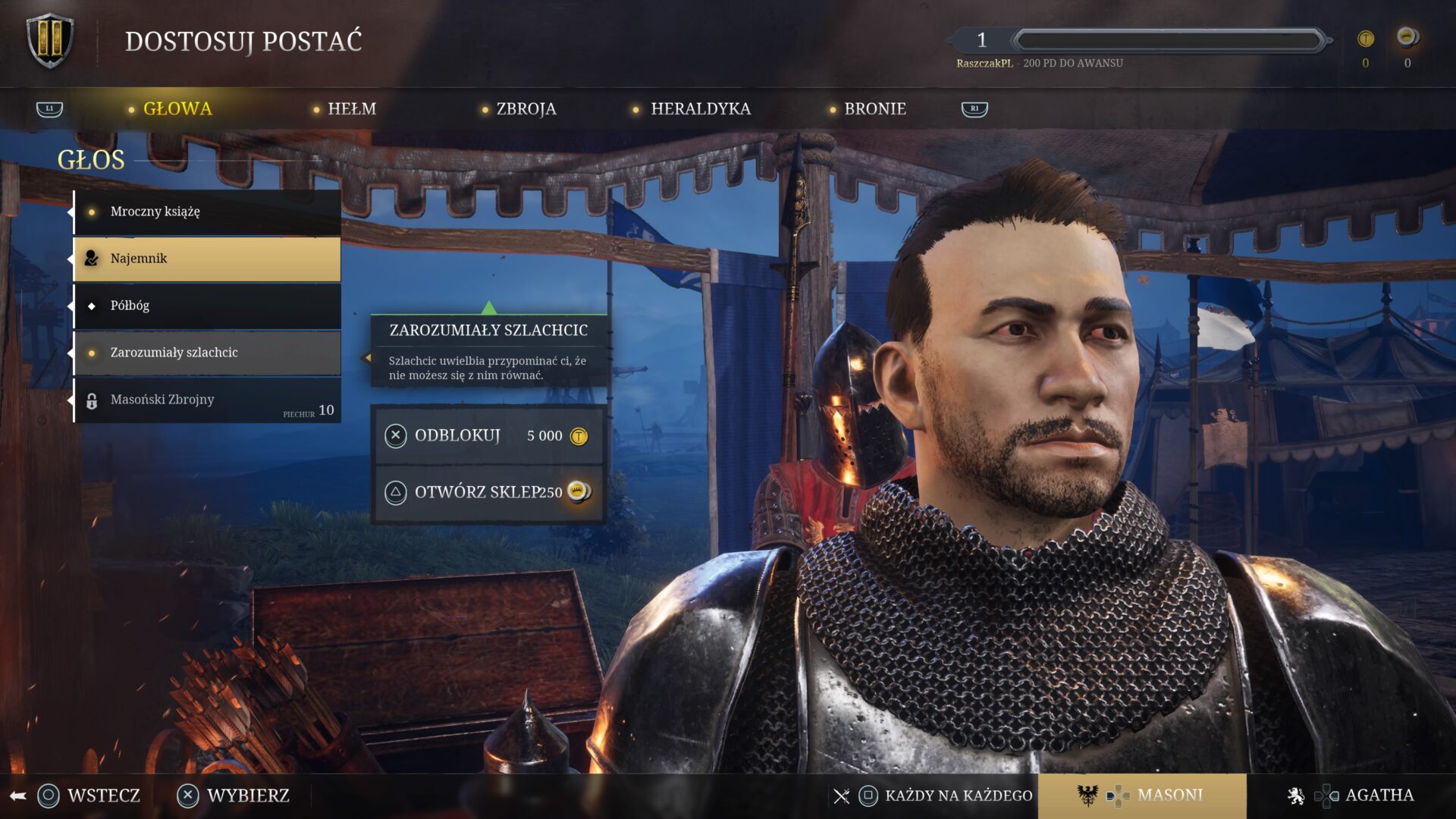Pick the Półbóg voice entry
Screen dimensions: 1456x819
[x=207, y=306]
